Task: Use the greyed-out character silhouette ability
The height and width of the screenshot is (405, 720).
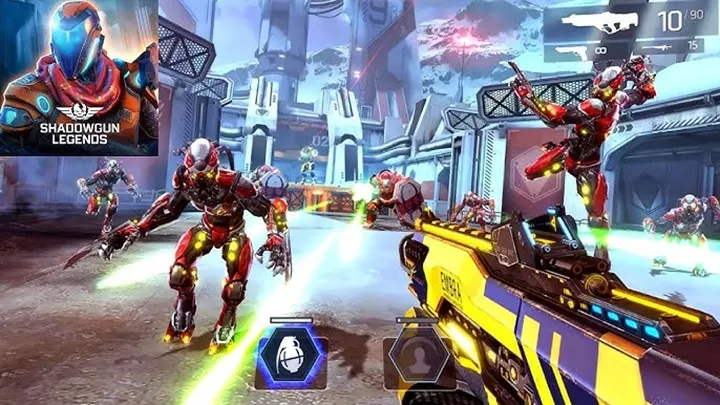Action: tap(420, 357)
